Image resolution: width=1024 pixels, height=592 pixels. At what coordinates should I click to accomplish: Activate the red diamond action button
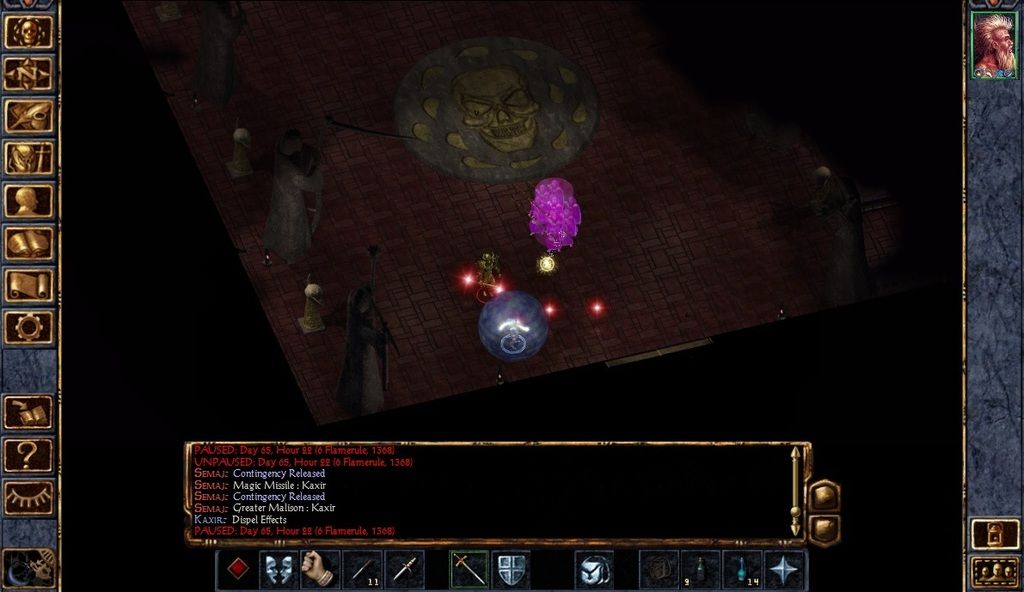pos(237,569)
